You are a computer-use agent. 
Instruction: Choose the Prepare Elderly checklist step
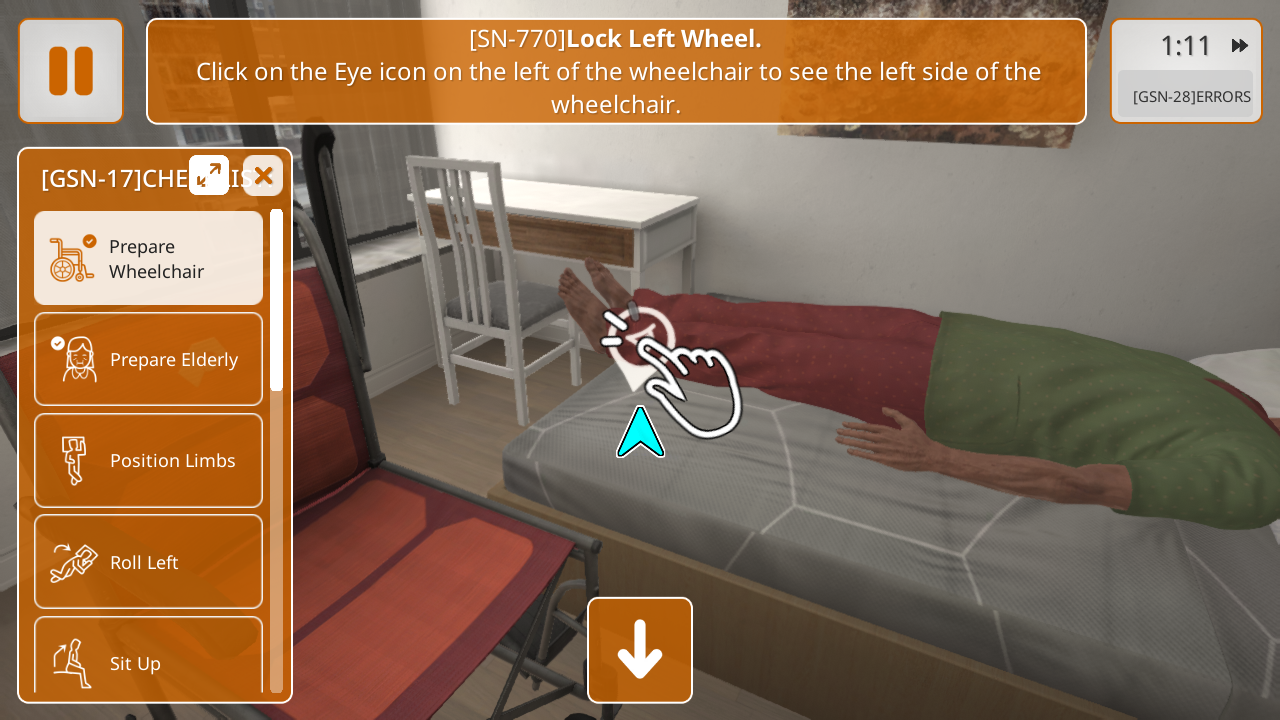[x=149, y=359]
